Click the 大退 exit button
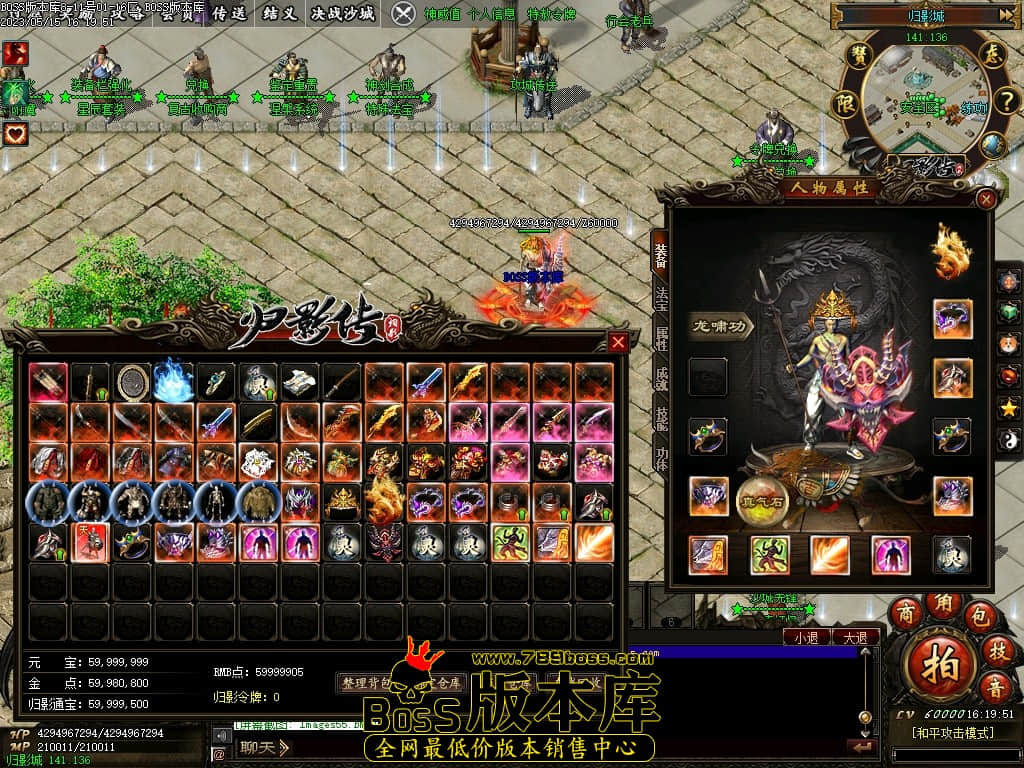Screen dimensions: 1024x768 pyautogui.click(x=855, y=637)
